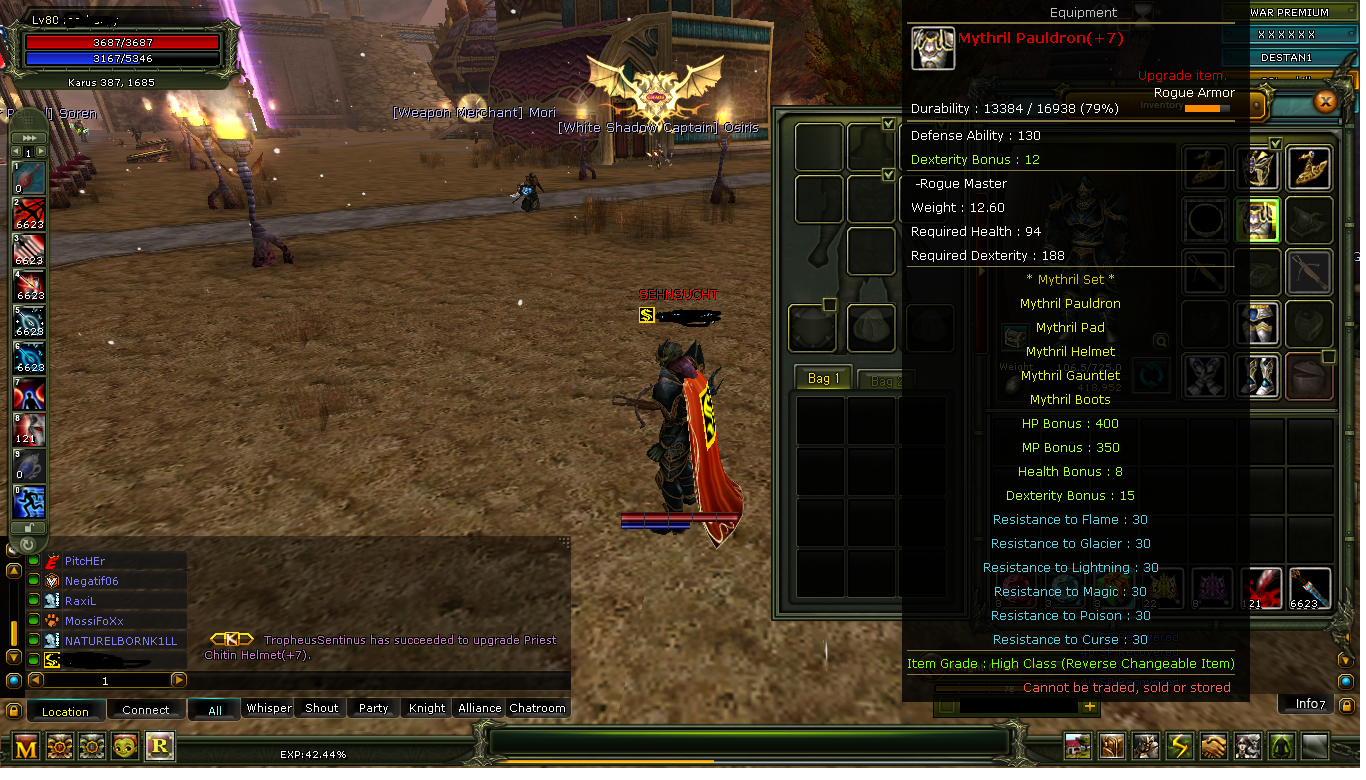Open the return-to-town house icon
Image resolution: width=1366 pixels, height=780 pixels.
(1077, 746)
